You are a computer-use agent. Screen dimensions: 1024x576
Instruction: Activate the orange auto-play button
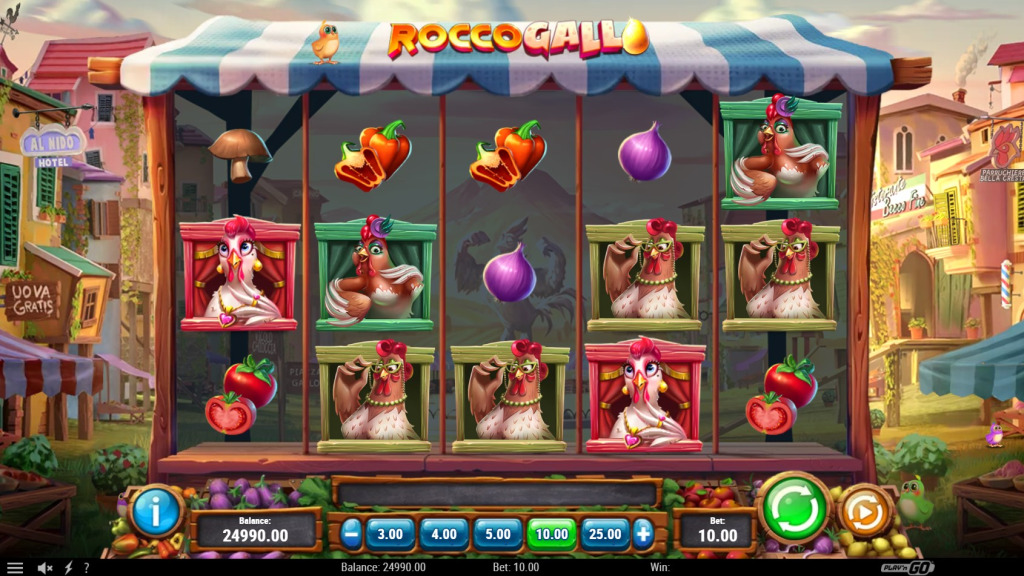pyautogui.click(x=863, y=511)
